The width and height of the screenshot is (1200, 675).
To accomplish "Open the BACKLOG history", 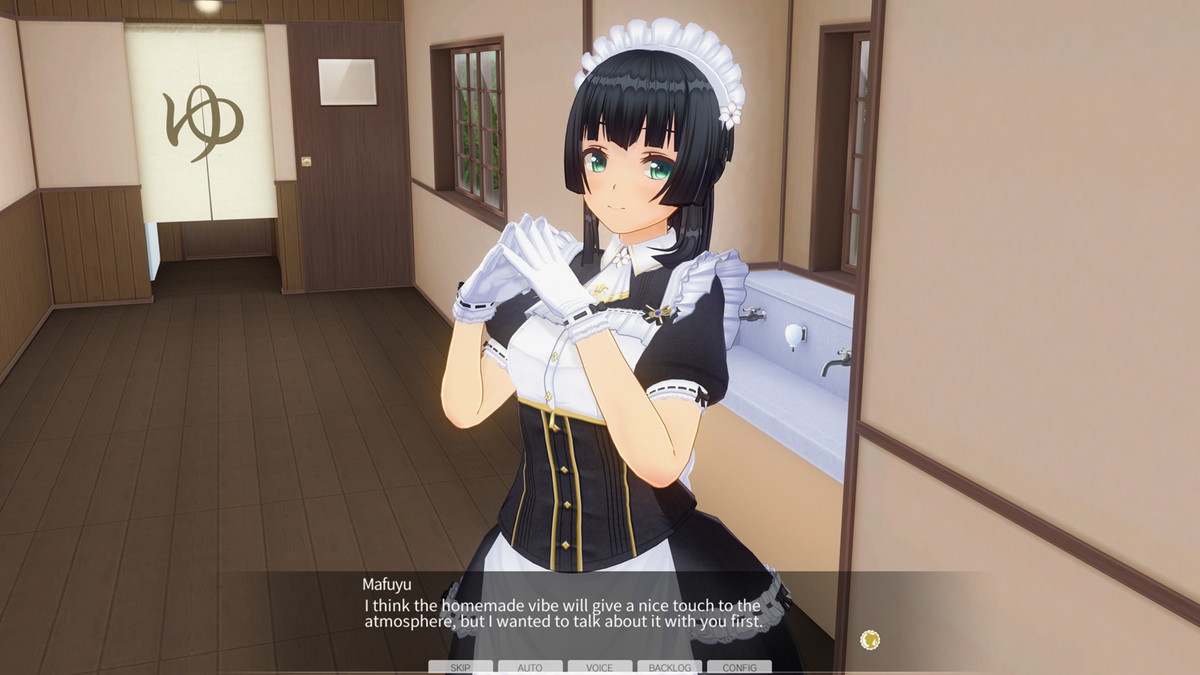I will coord(670,667).
